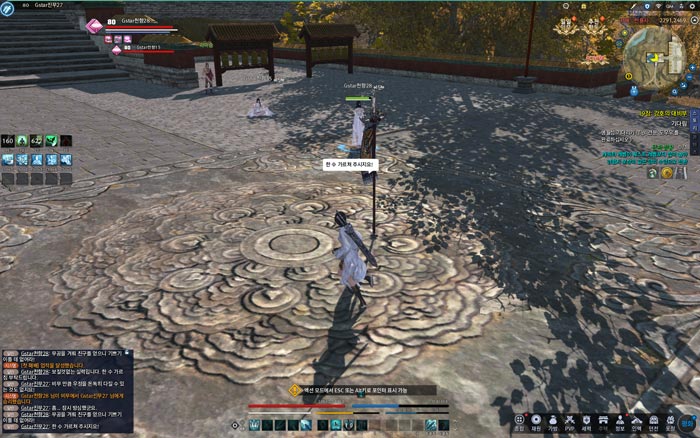
Task: Open the 세력 faction shield icon
Action: click(x=586, y=420)
